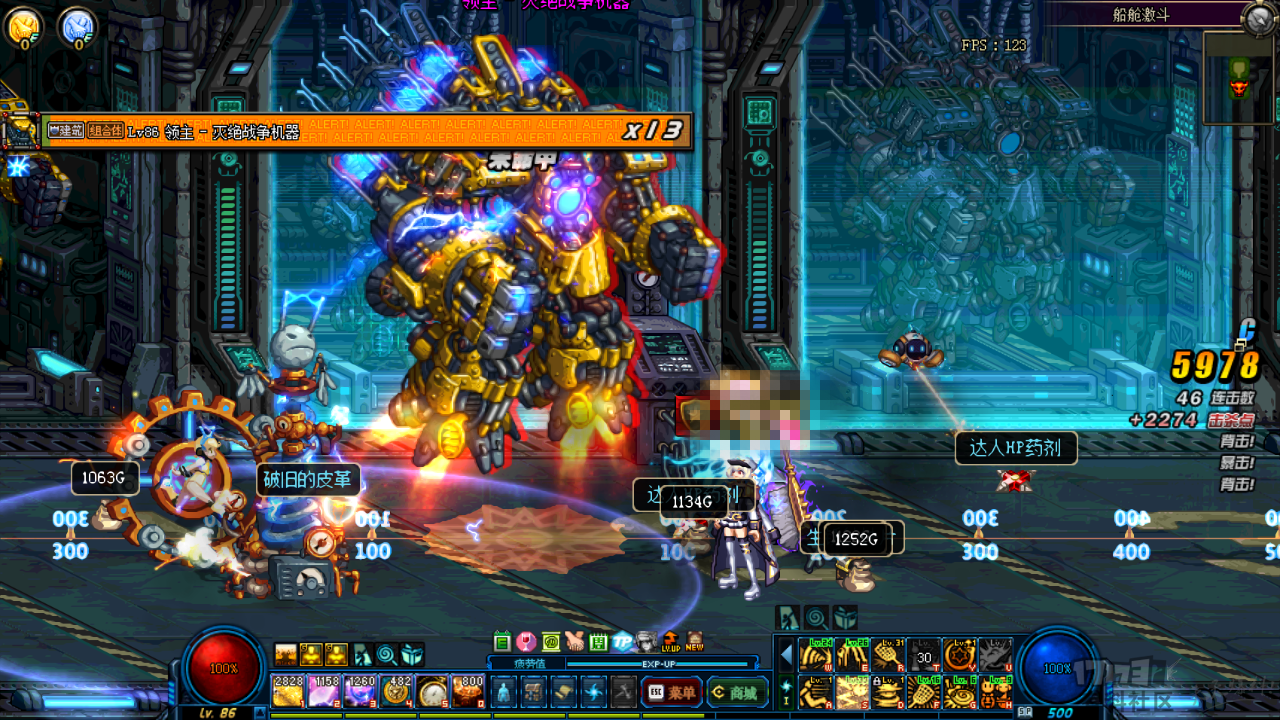Use the gold medallion item with count 482

(396, 691)
